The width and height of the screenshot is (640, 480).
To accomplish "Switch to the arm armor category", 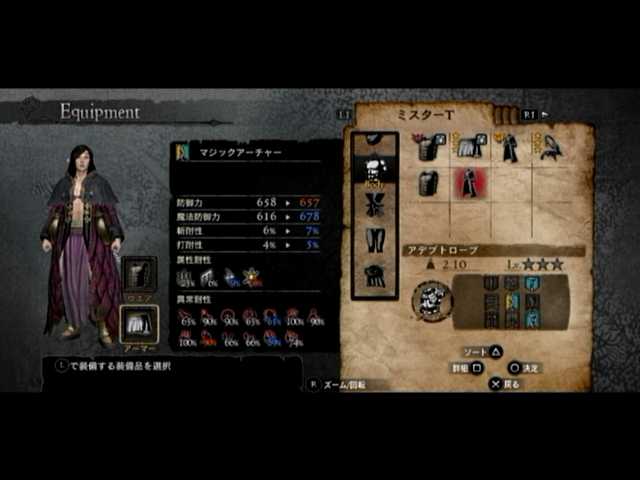I will pos(375,203).
